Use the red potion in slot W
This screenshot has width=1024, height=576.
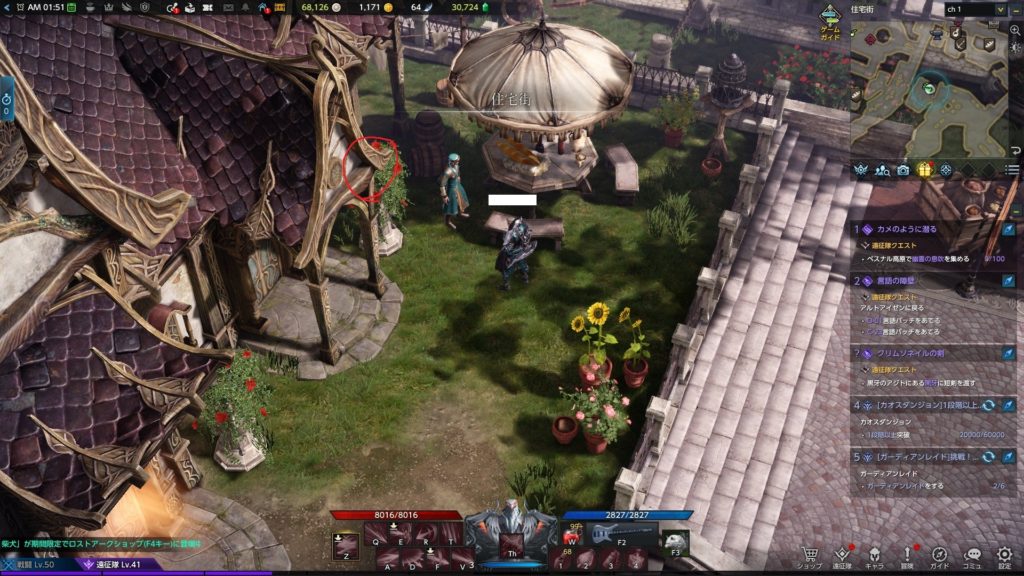tap(568, 536)
